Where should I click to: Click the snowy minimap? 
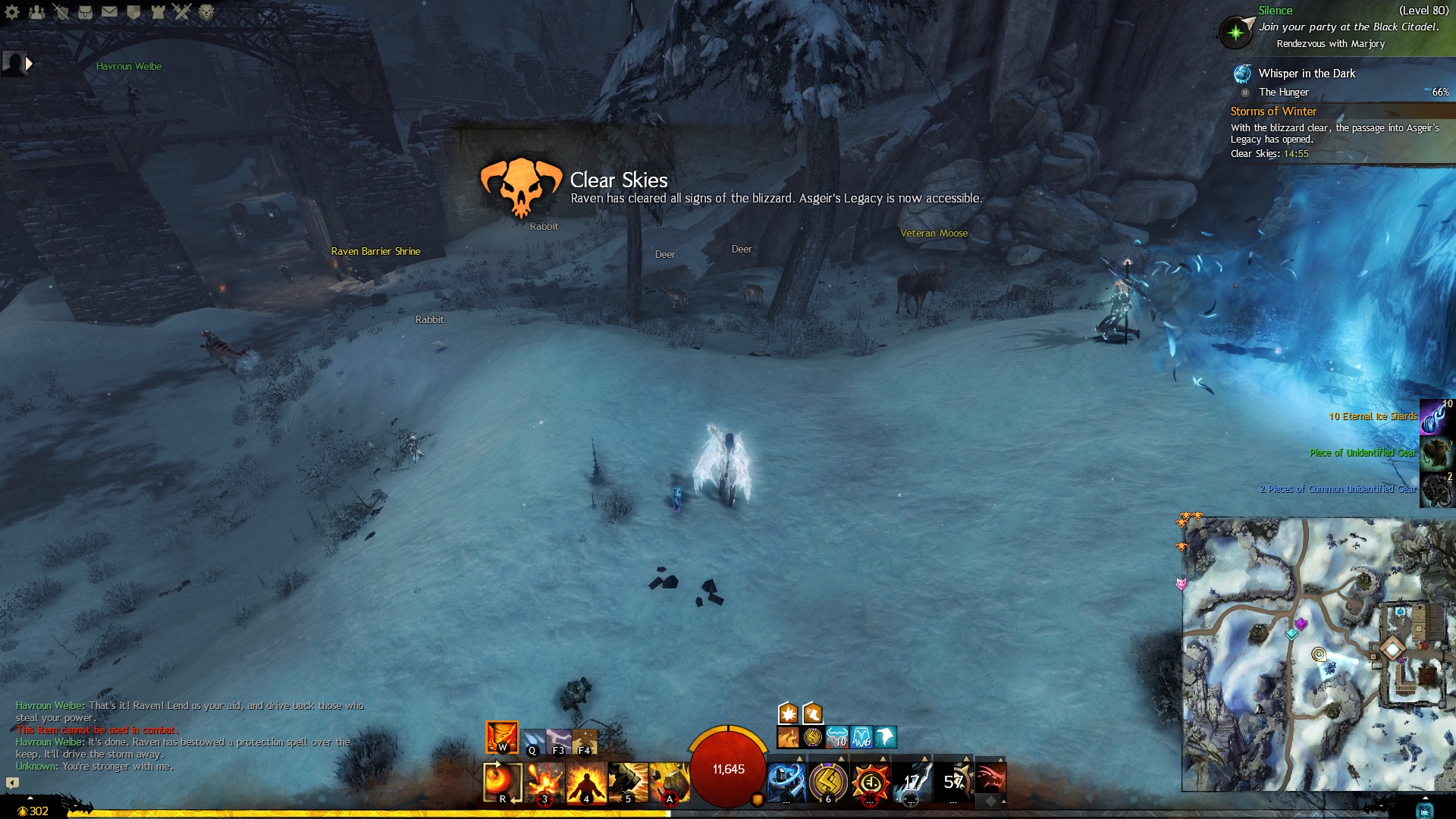point(1318,654)
